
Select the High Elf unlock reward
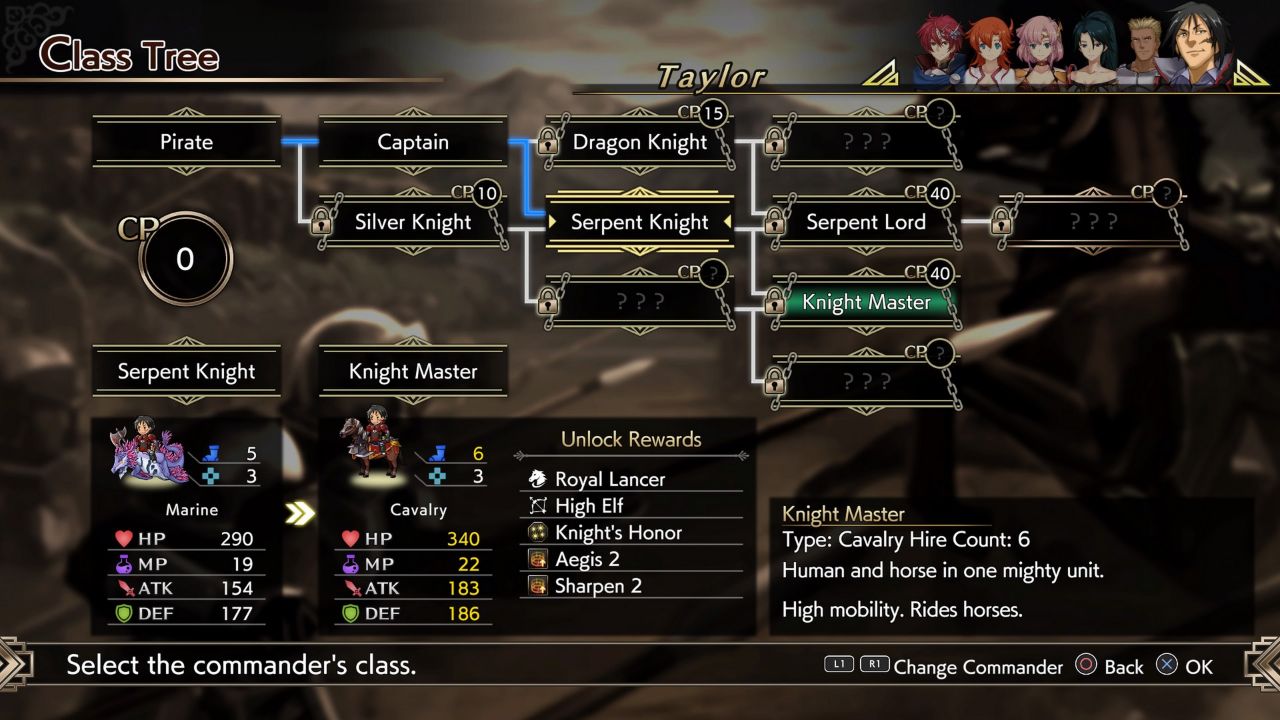pos(589,506)
